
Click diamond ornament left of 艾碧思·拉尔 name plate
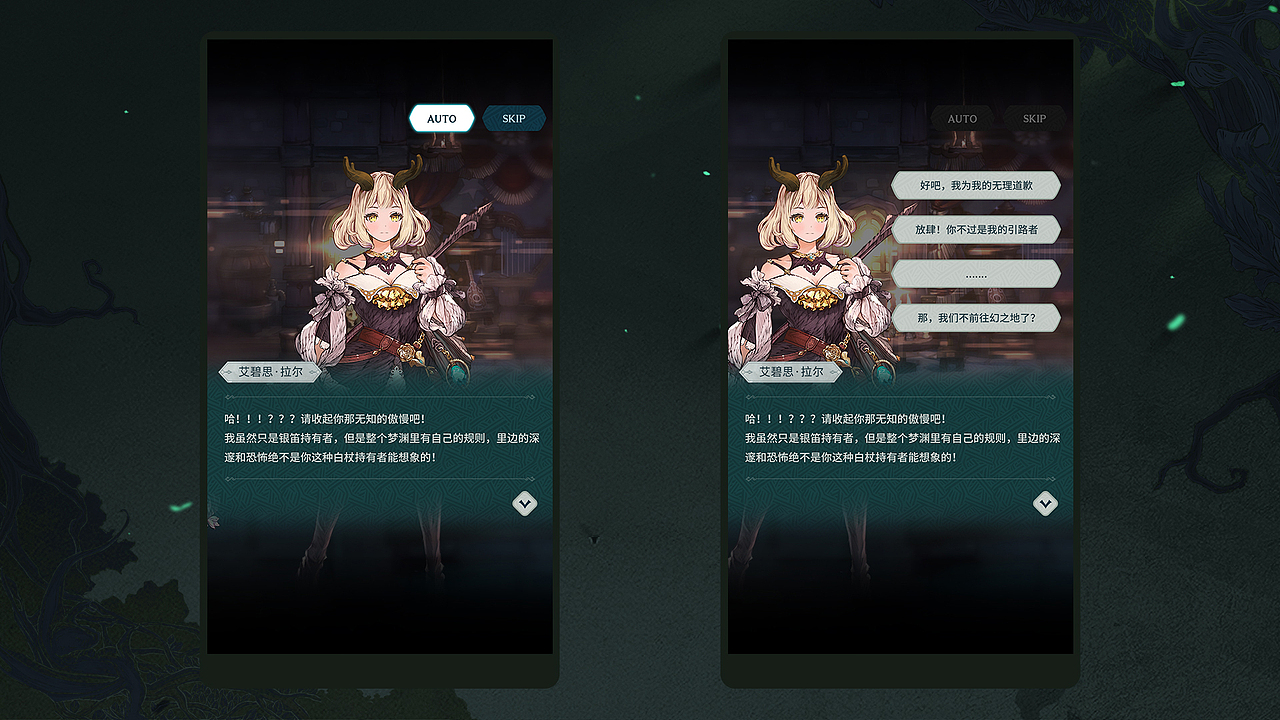point(228,371)
